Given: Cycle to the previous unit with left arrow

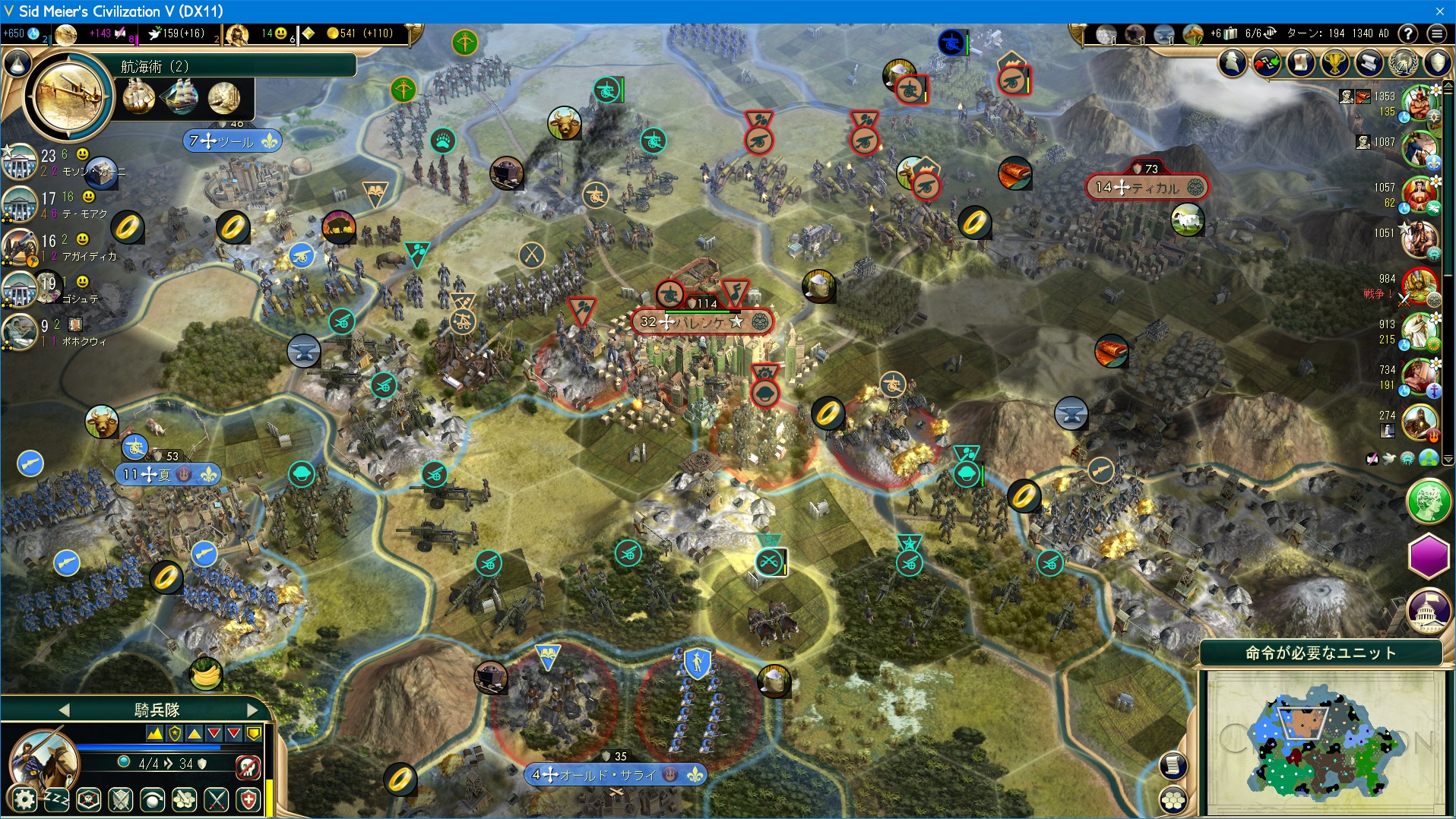Looking at the screenshot, I should tap(64, 710).
